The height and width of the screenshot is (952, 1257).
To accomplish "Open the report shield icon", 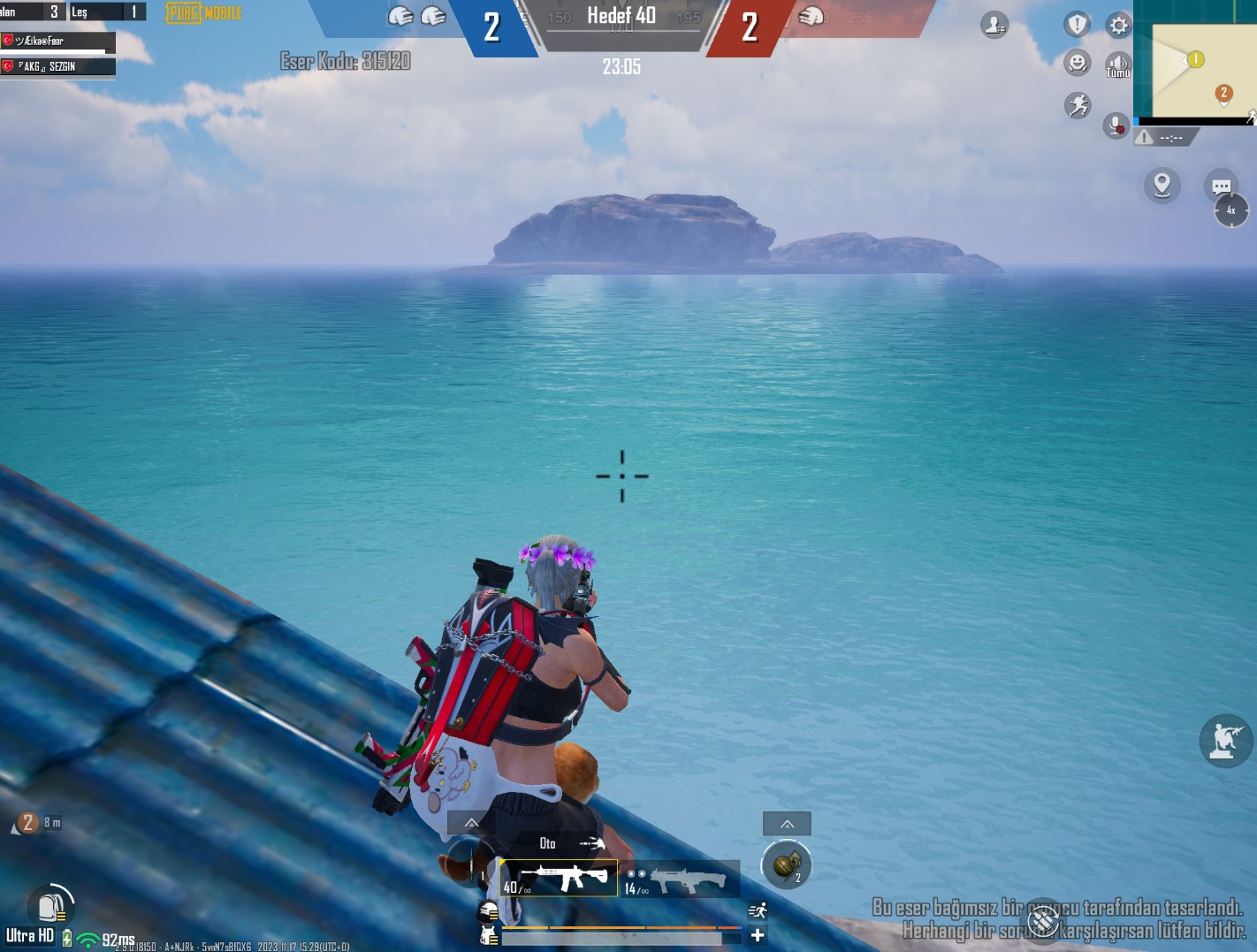I will point(1077,25).
